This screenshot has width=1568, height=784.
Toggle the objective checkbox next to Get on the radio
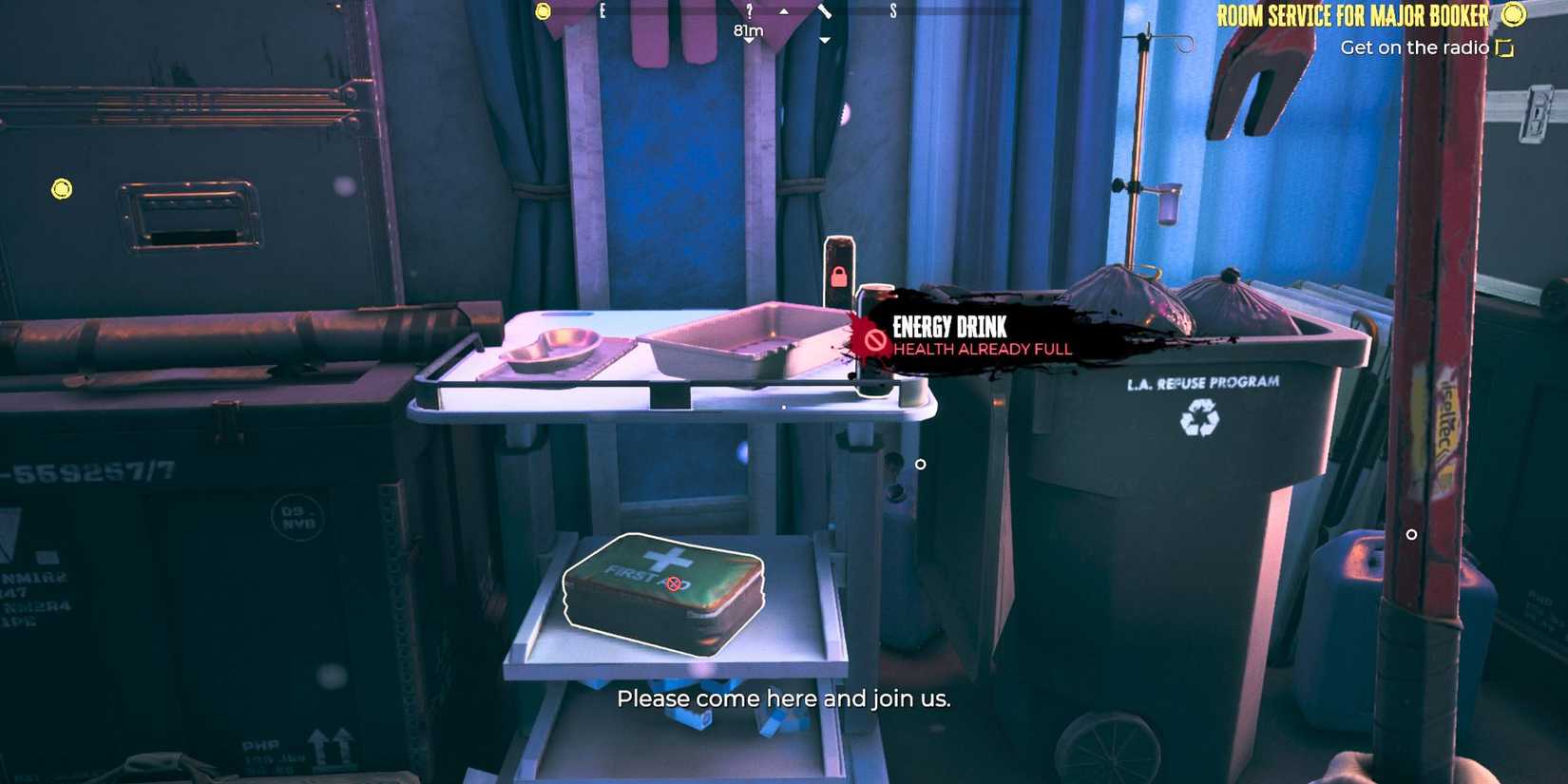click(1503, 47)
